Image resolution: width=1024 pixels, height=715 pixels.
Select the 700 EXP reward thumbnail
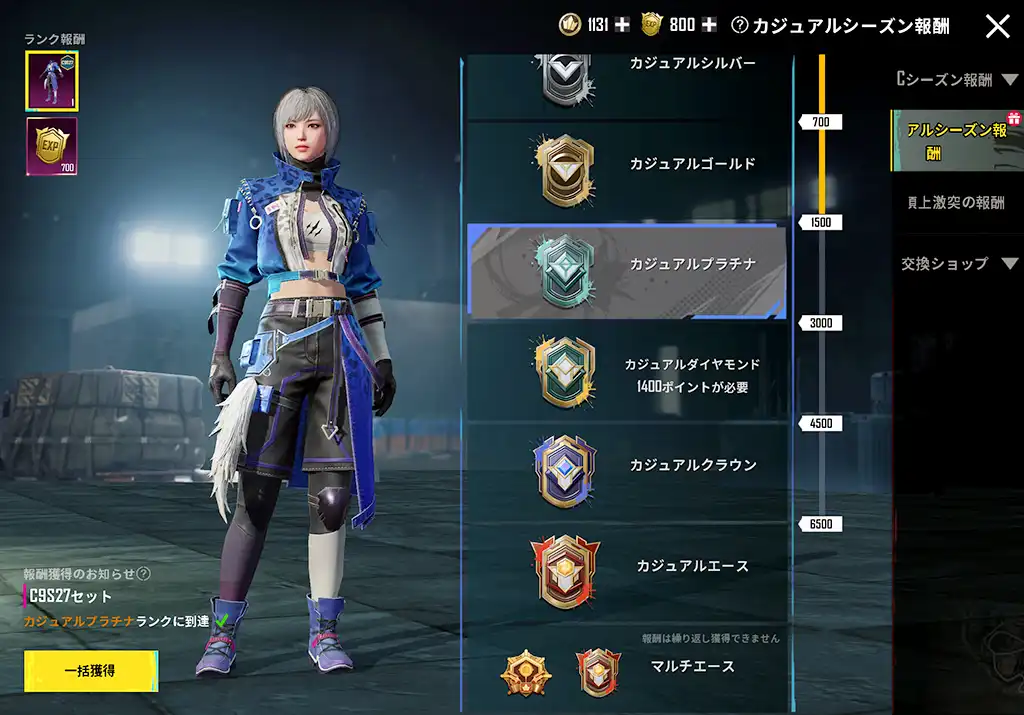(x=52, y=146)
